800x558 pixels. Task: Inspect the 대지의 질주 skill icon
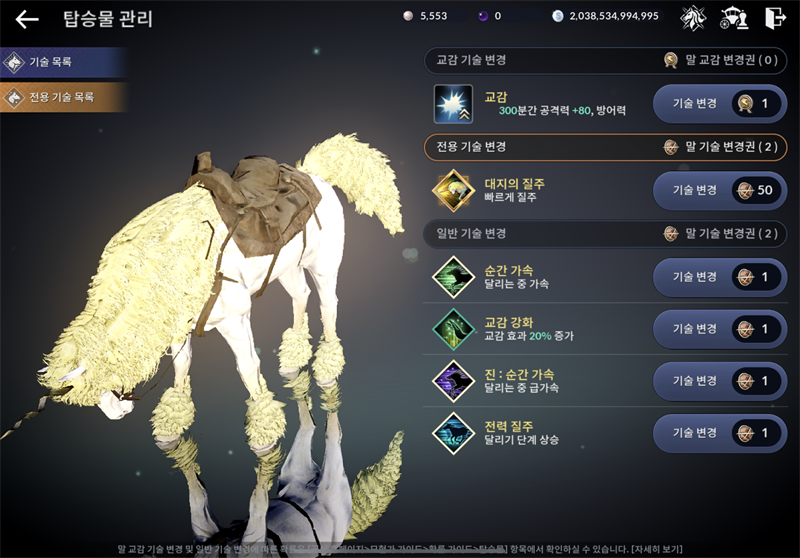tap(453, 191)
